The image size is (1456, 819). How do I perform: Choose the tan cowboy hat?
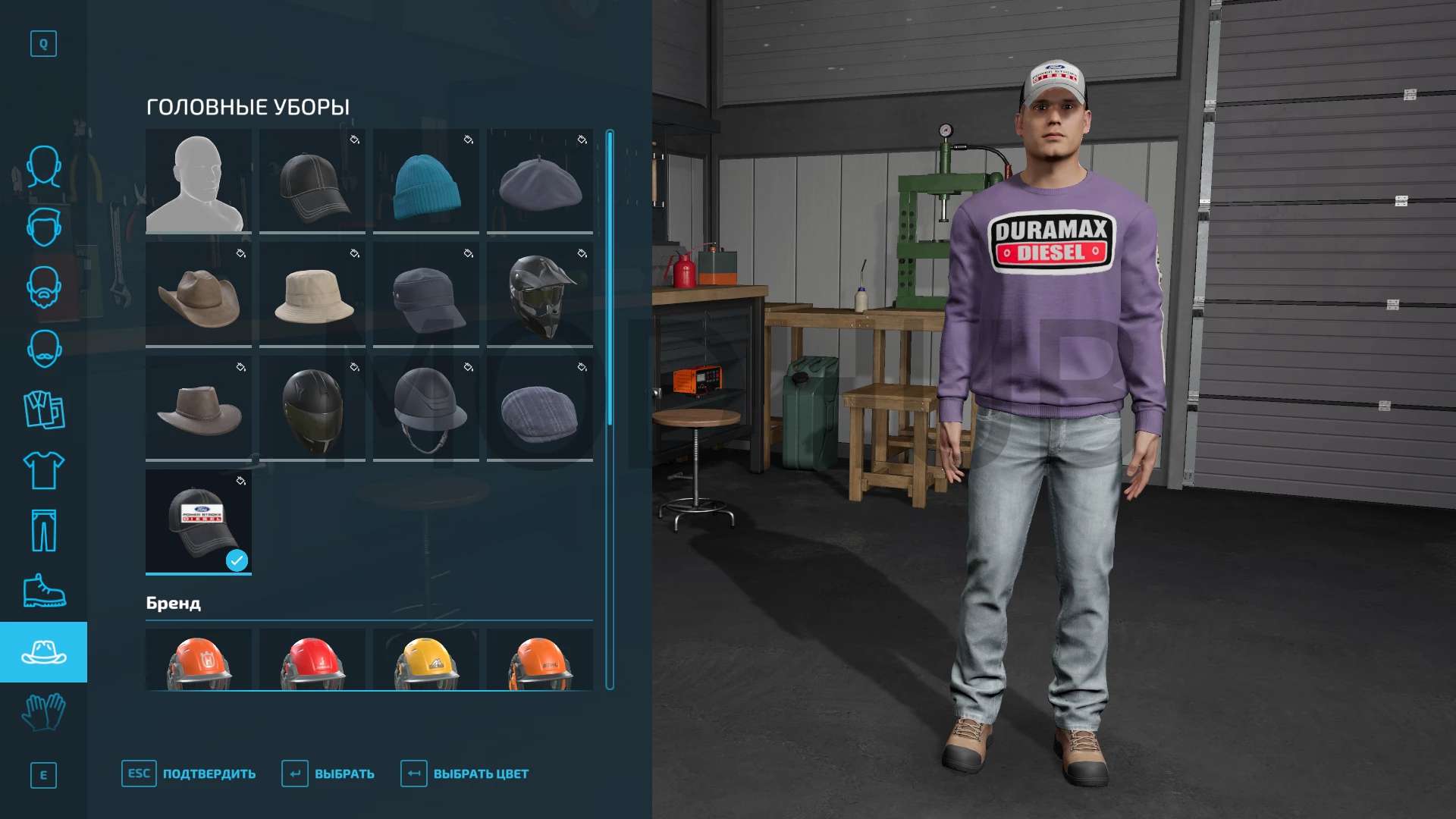(x=198, y=295)
